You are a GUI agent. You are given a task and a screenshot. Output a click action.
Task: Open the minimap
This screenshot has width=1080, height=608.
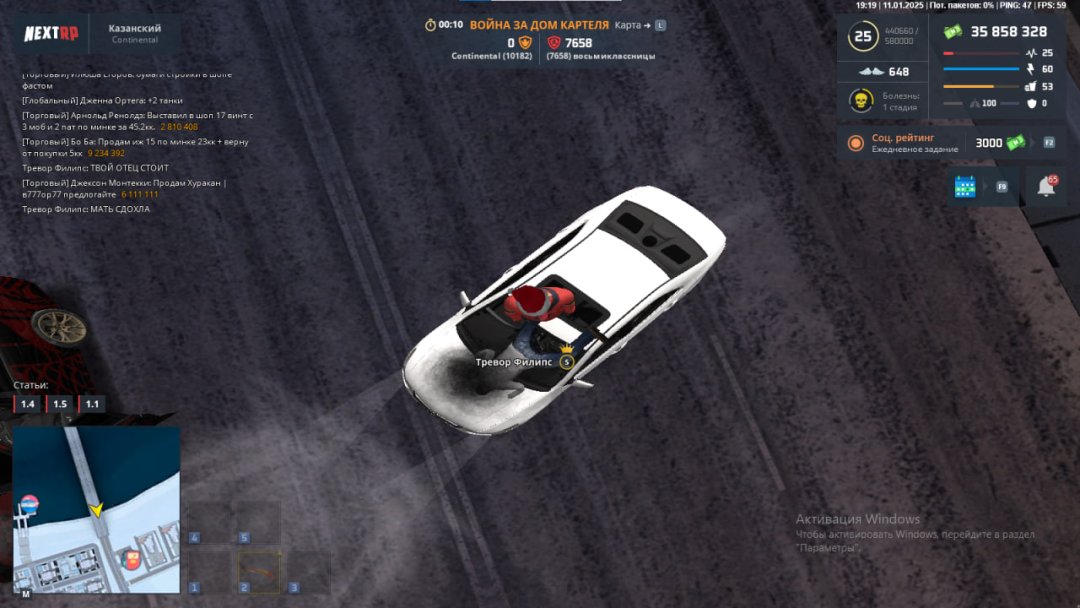click(96, 510)
